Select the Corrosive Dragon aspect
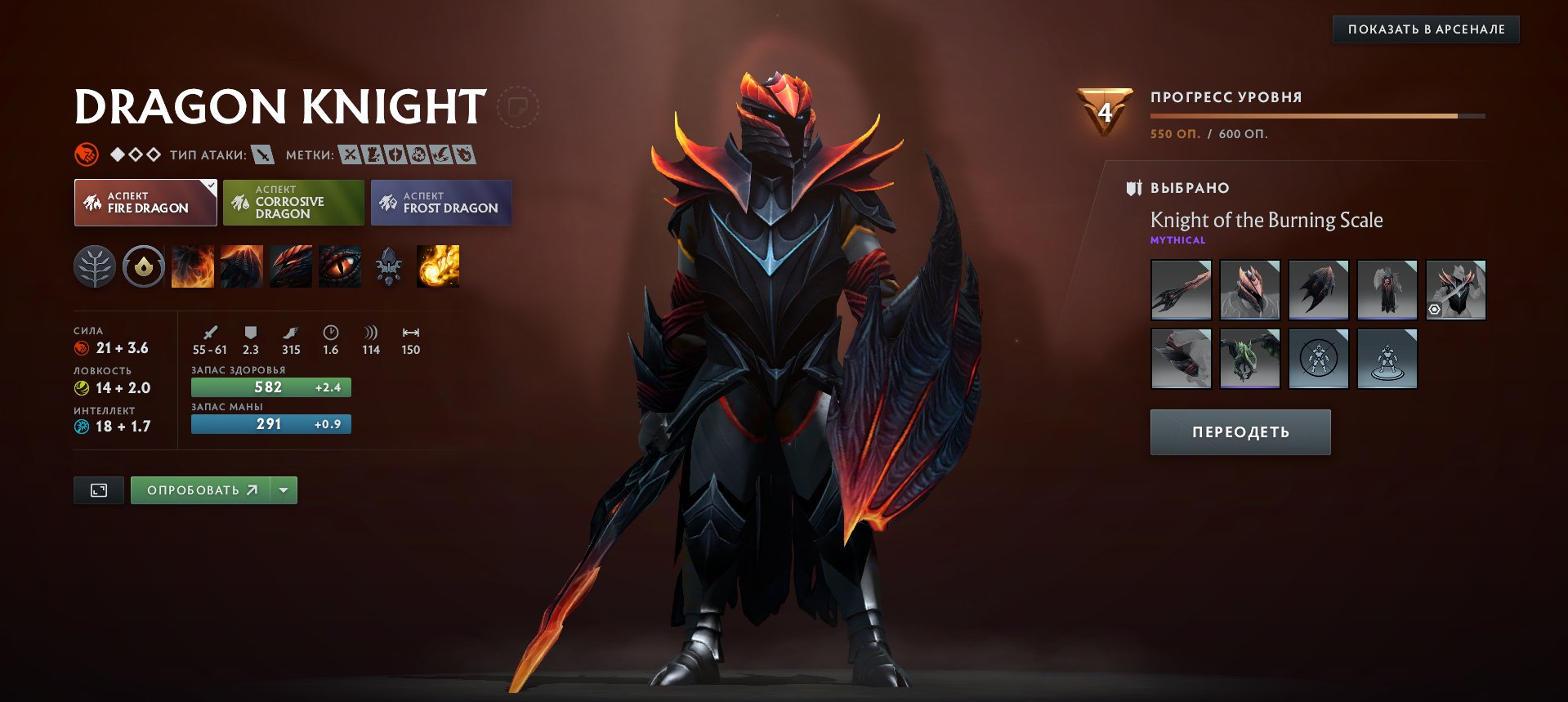This screenshot has height=702, width=1568. click(x=293, y=202)
